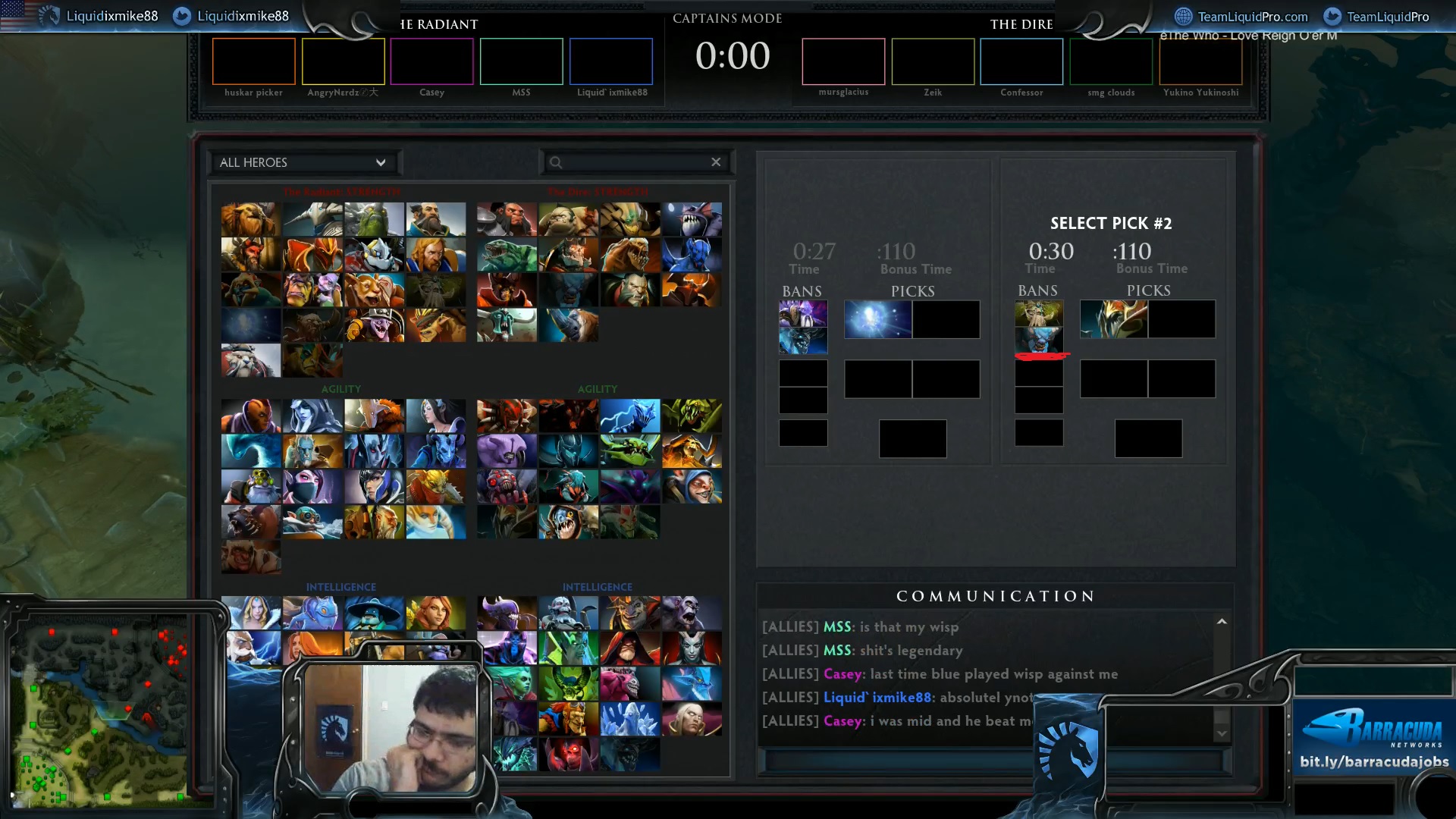Image resolution: width=1456 pixels, height=819 pixels.
Task: Select the Drow Ranger portrait
Action: point(312,416)
